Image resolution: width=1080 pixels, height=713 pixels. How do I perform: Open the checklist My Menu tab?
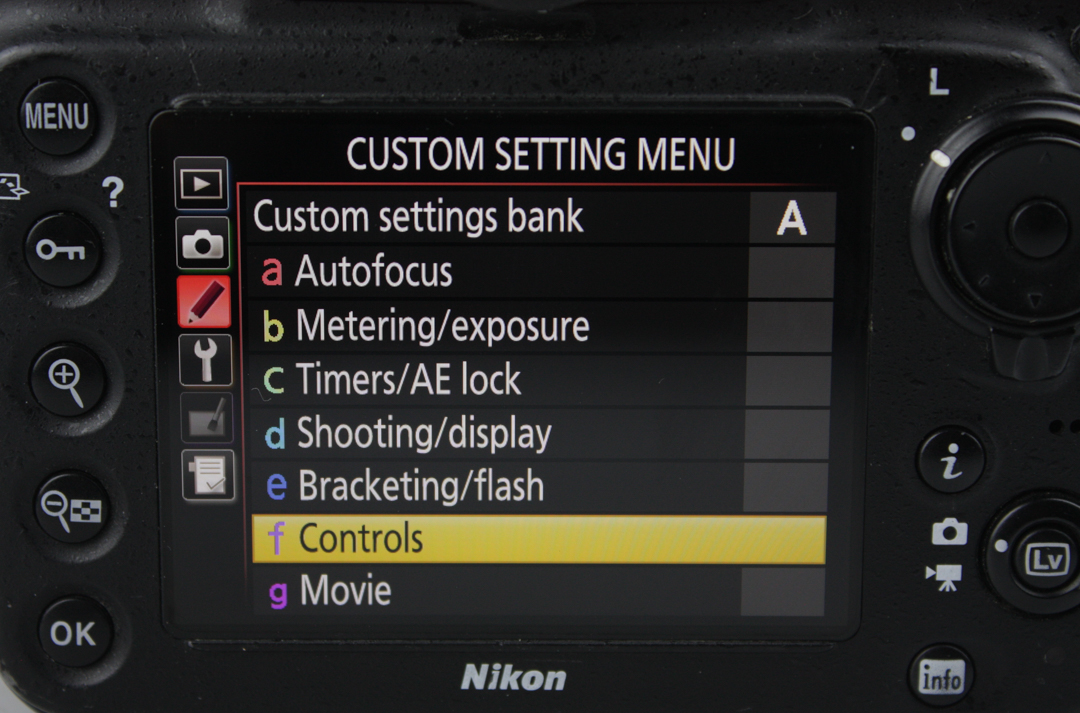(x=207, y=475)
